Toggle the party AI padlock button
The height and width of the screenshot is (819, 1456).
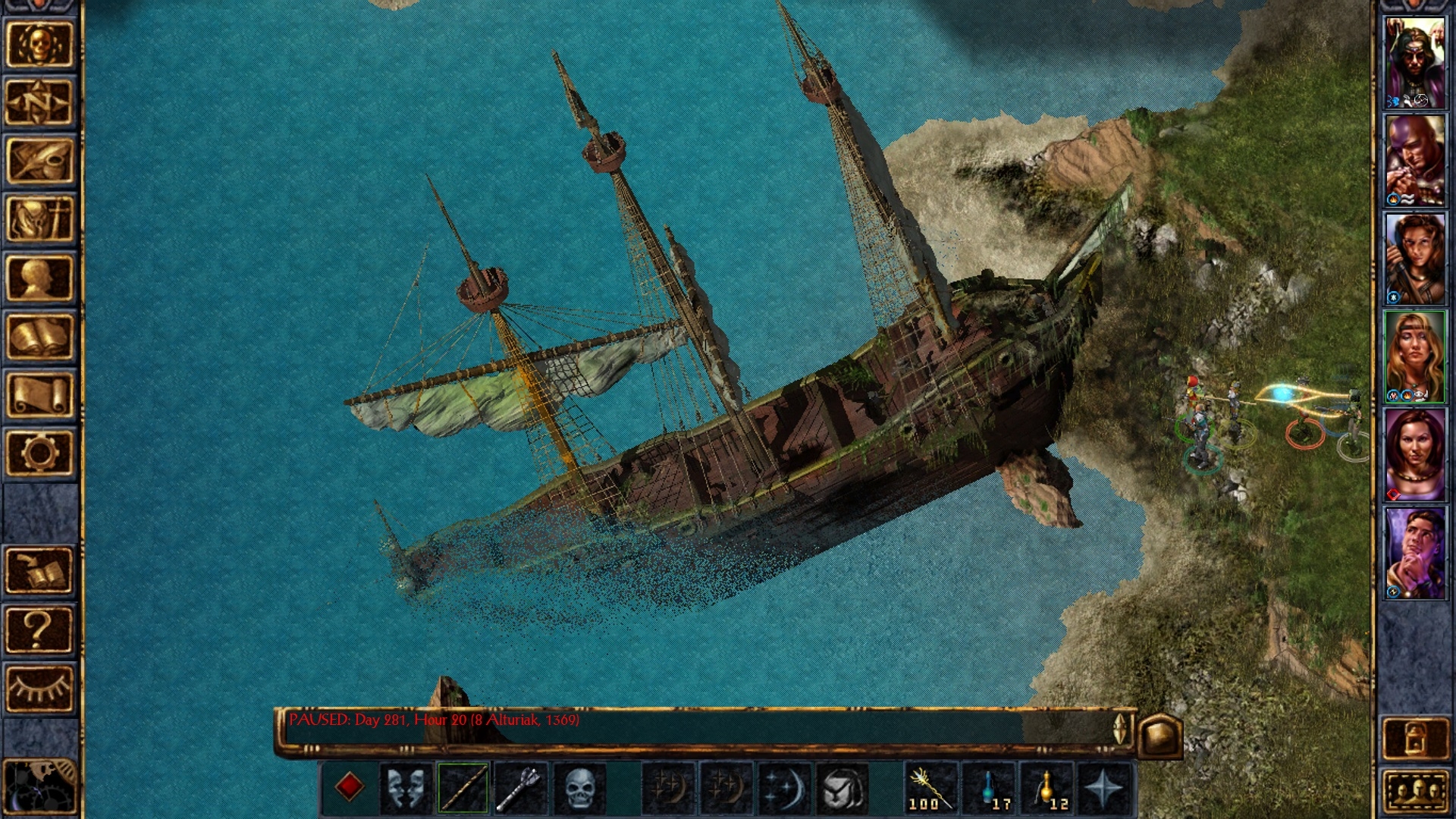pos(1415,738)
